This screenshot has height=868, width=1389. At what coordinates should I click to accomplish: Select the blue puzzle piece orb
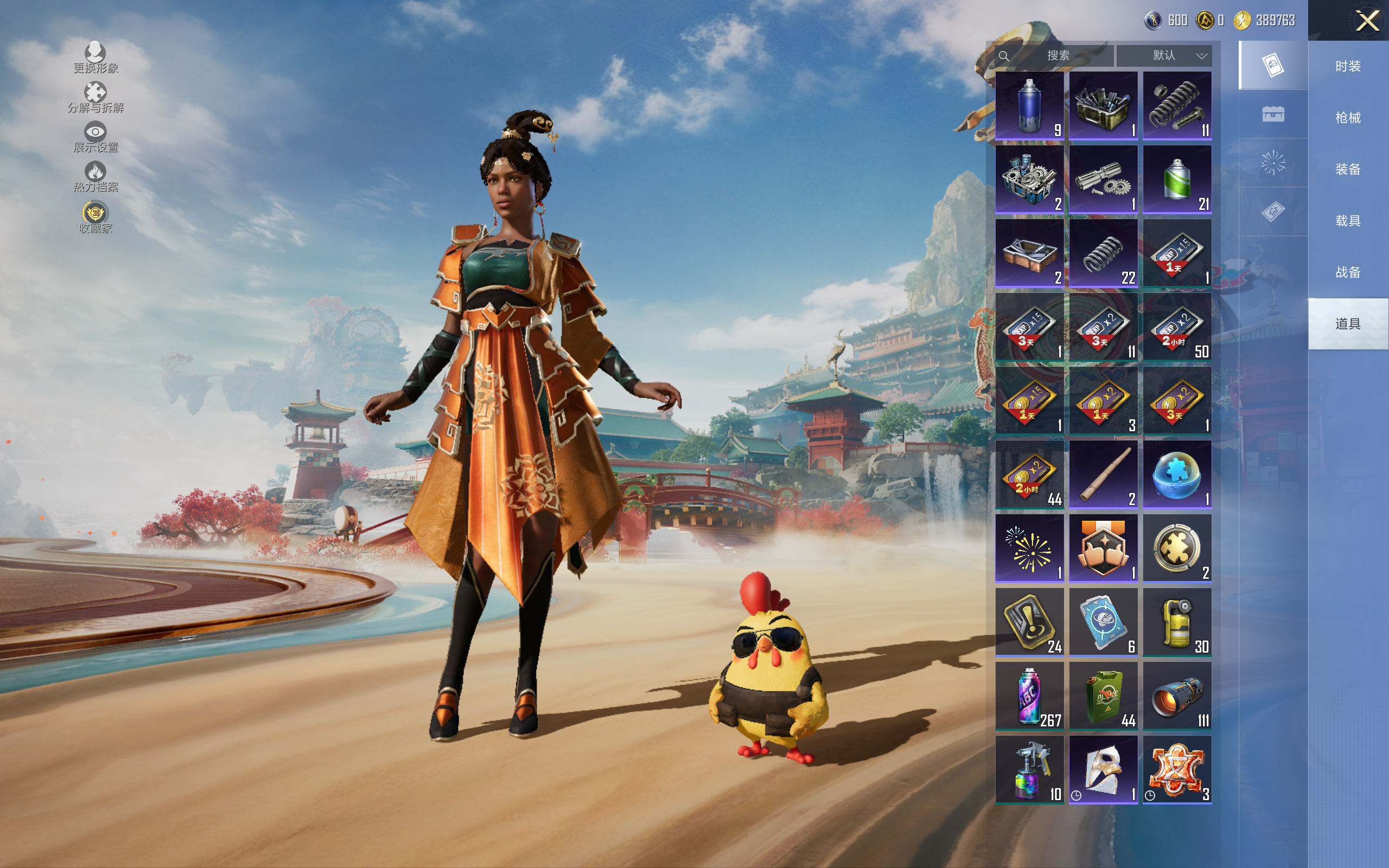(x=1177, y=475)
